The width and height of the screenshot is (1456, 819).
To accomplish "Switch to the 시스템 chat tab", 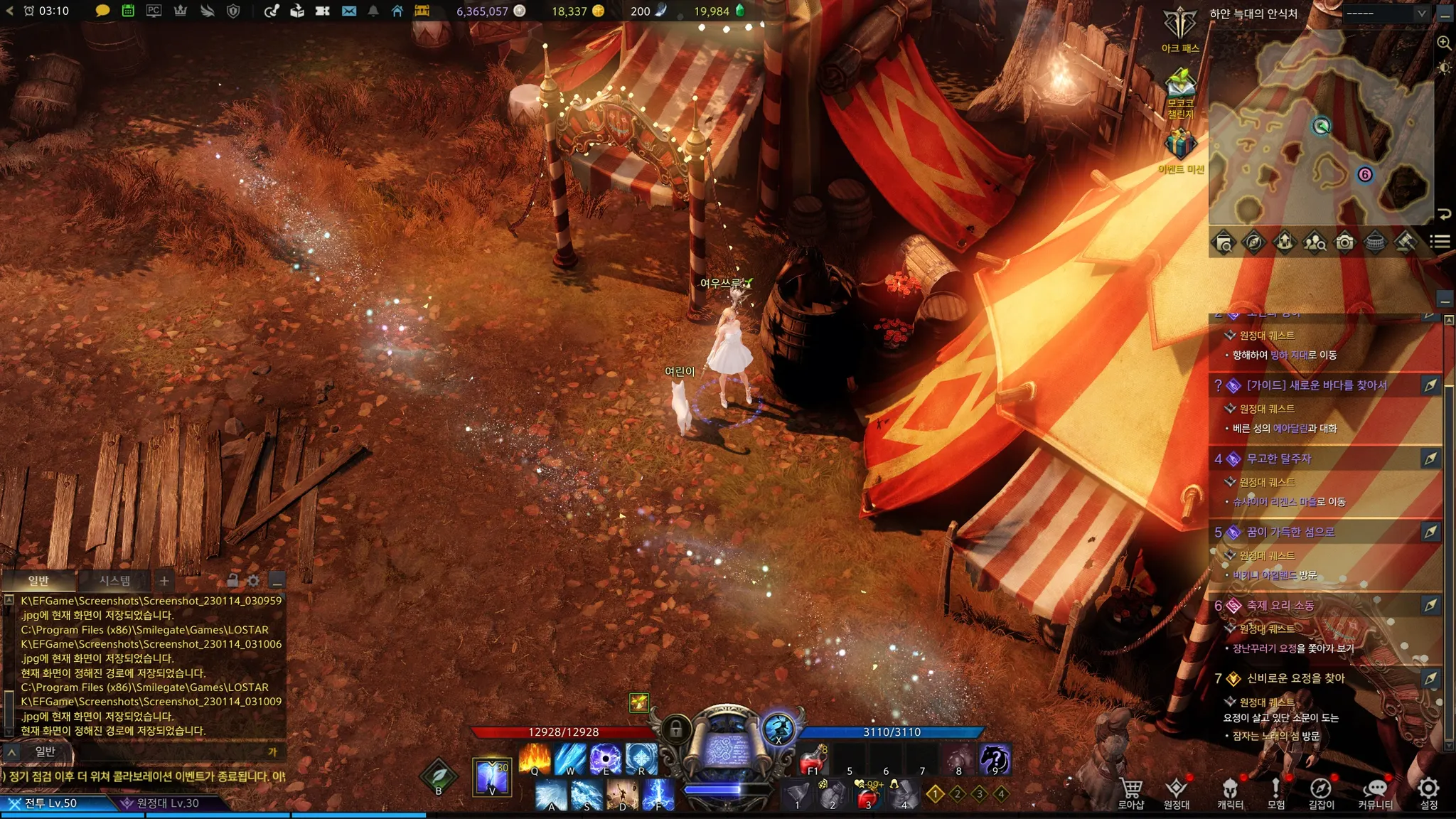I will (114, 581).
